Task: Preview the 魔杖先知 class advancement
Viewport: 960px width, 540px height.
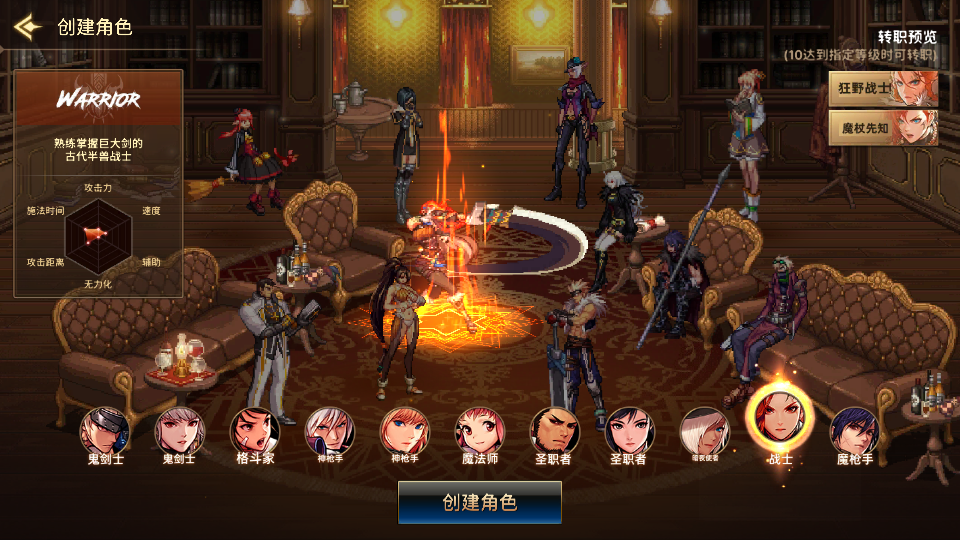Action: (x=883, y=128)
